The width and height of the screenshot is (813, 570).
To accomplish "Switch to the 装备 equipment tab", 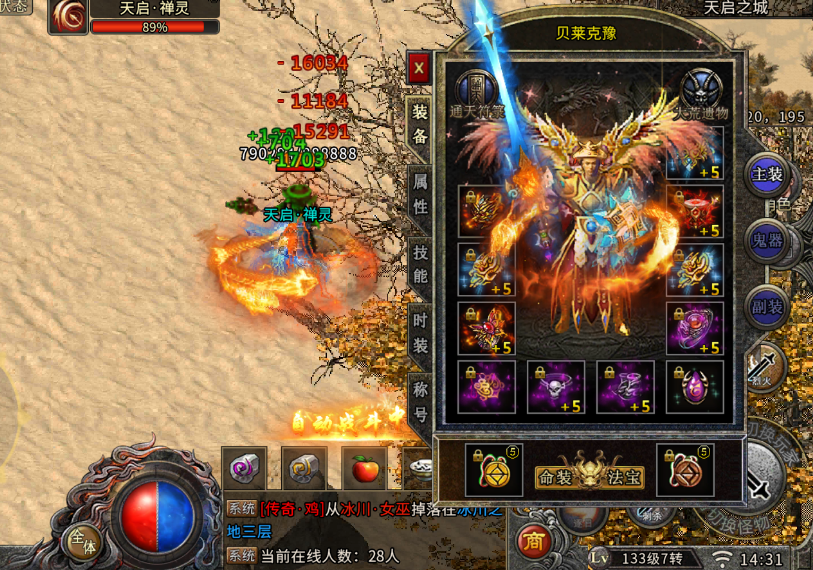I will (421, 124).
